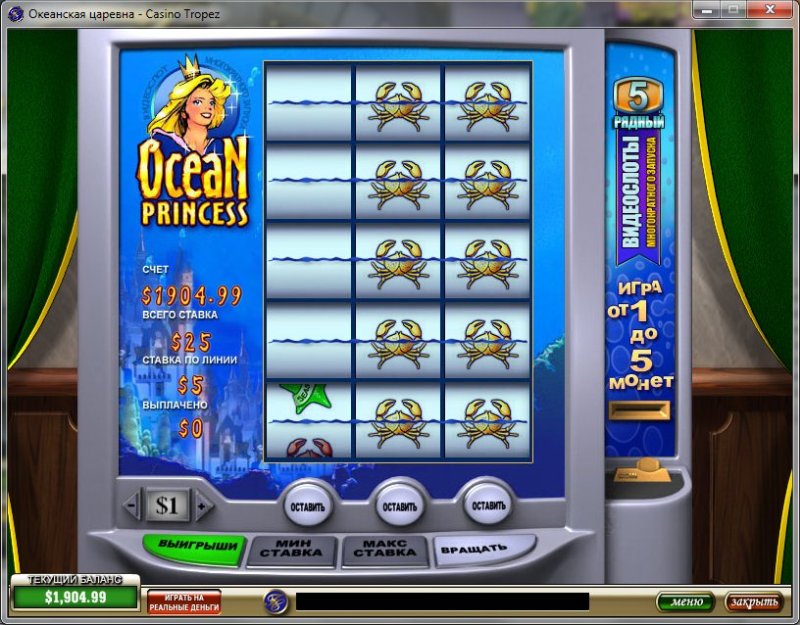Click the red ИГРАТЬ НА РЕАЛЬНЫЕ ДЕНЬГИ button
Viewport: 800px width, 625px height.
coord(184,601)
